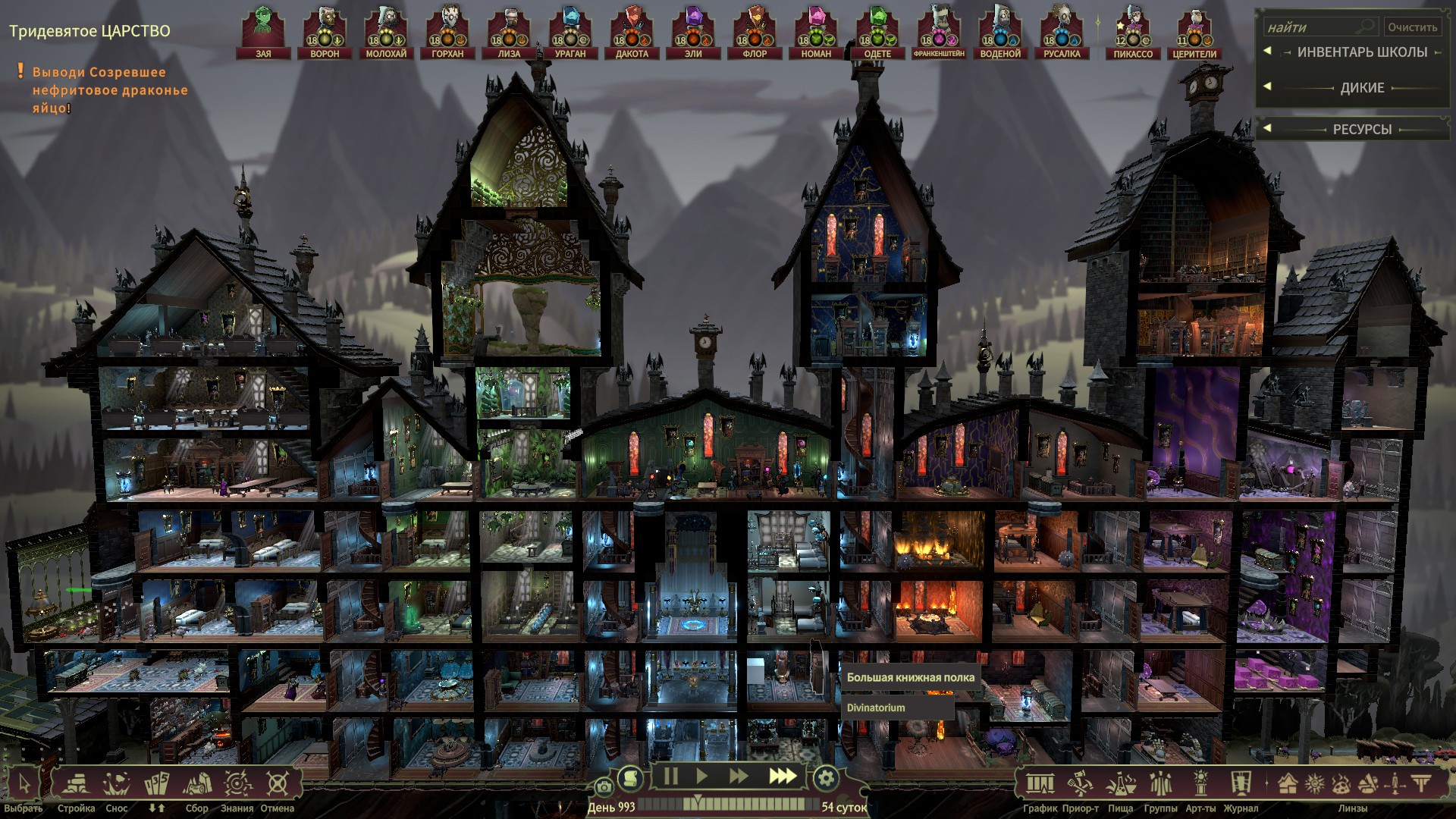This screenshot has width=1456, height=819.
Task: Open the Знания knowledge panel
Action: pyautogui.click(x=237, y=785)
